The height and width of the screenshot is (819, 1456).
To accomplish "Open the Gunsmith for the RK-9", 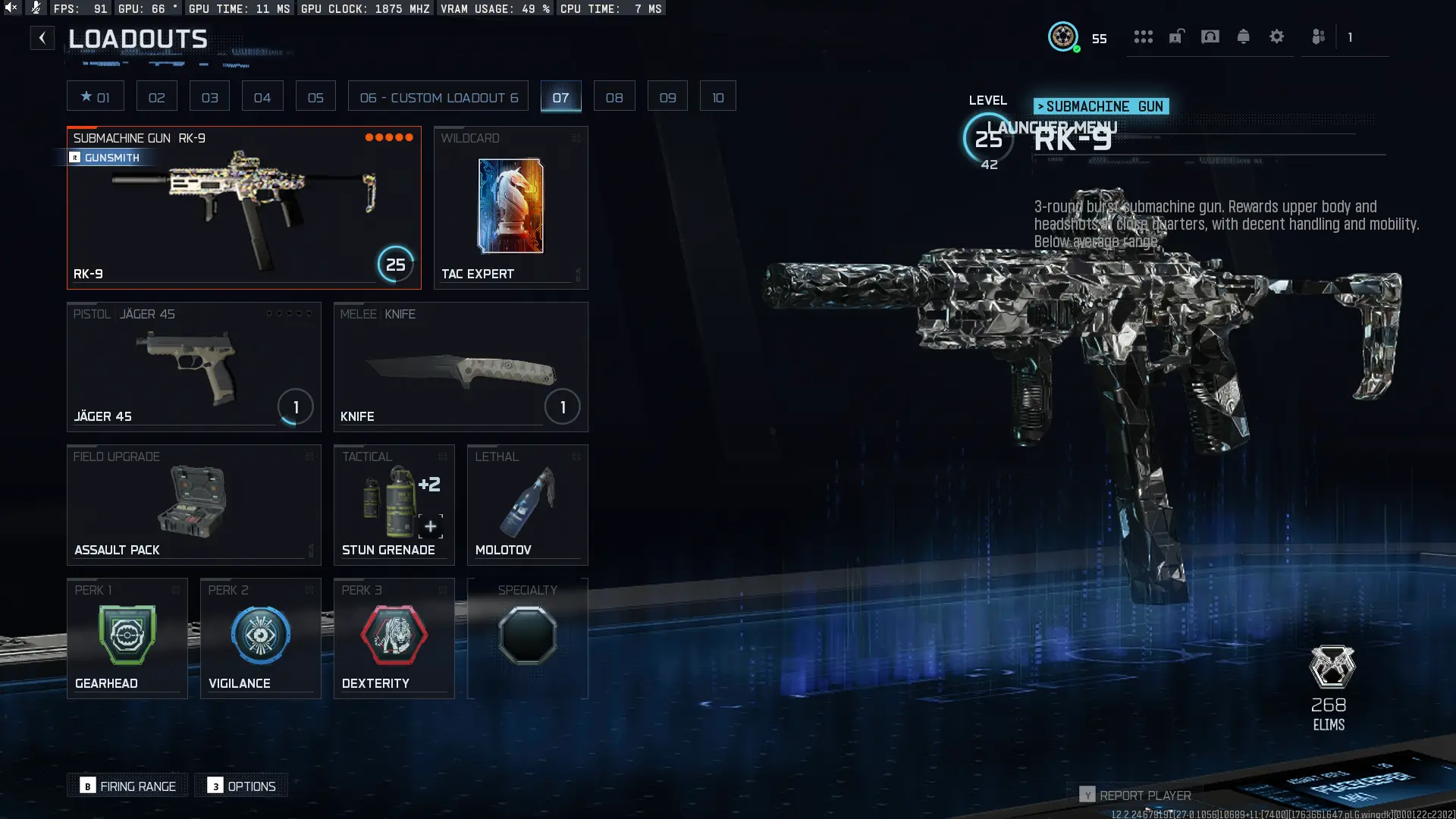I will (x=106, y=158).
